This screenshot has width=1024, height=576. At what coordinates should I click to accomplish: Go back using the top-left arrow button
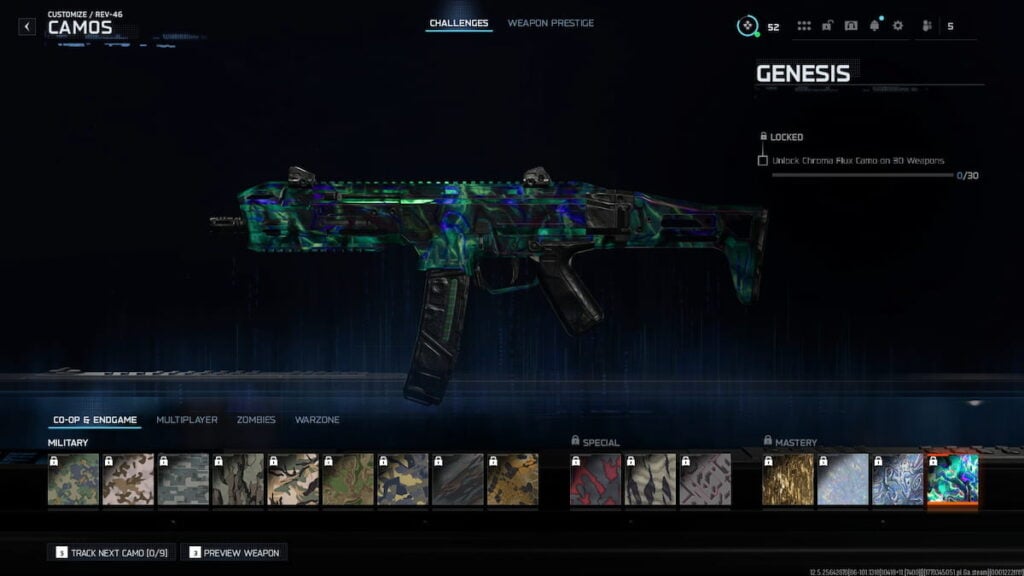pos(27,27)
